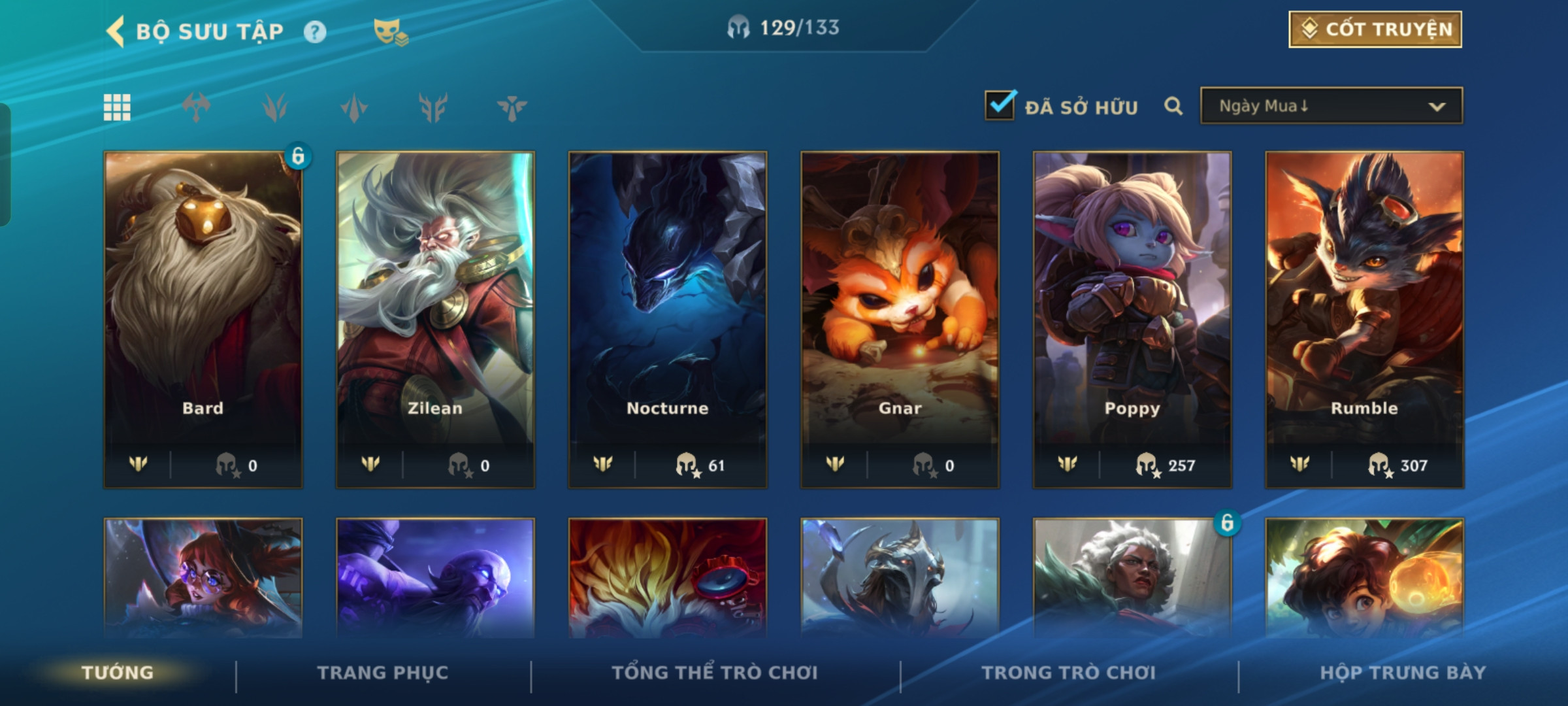Screen dimensions: 1568x706
Task: Go back from the Bộ Sưu Tập screen
Action: (x=116, y=31)
